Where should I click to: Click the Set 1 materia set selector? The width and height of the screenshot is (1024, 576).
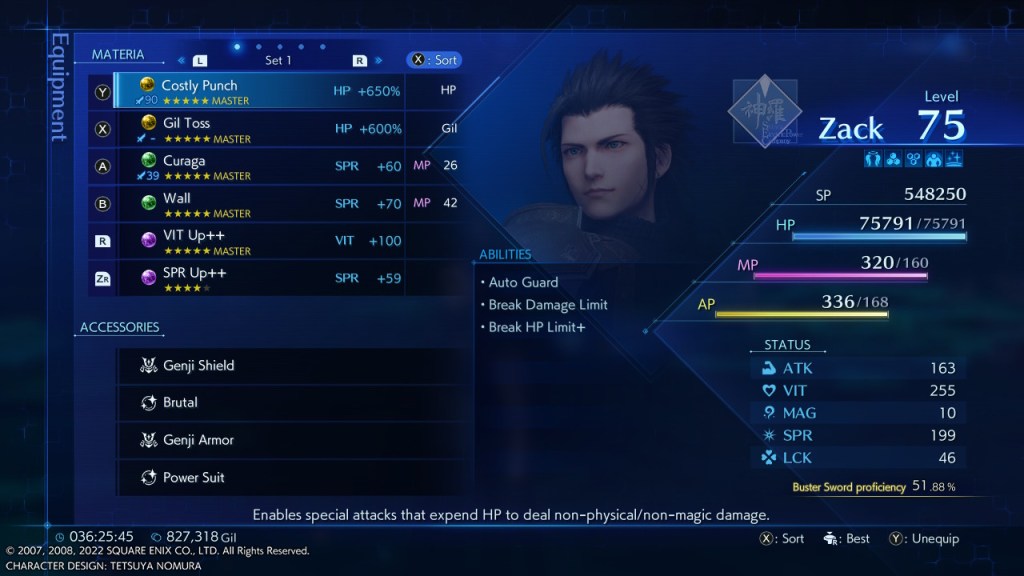pos(278,60)
